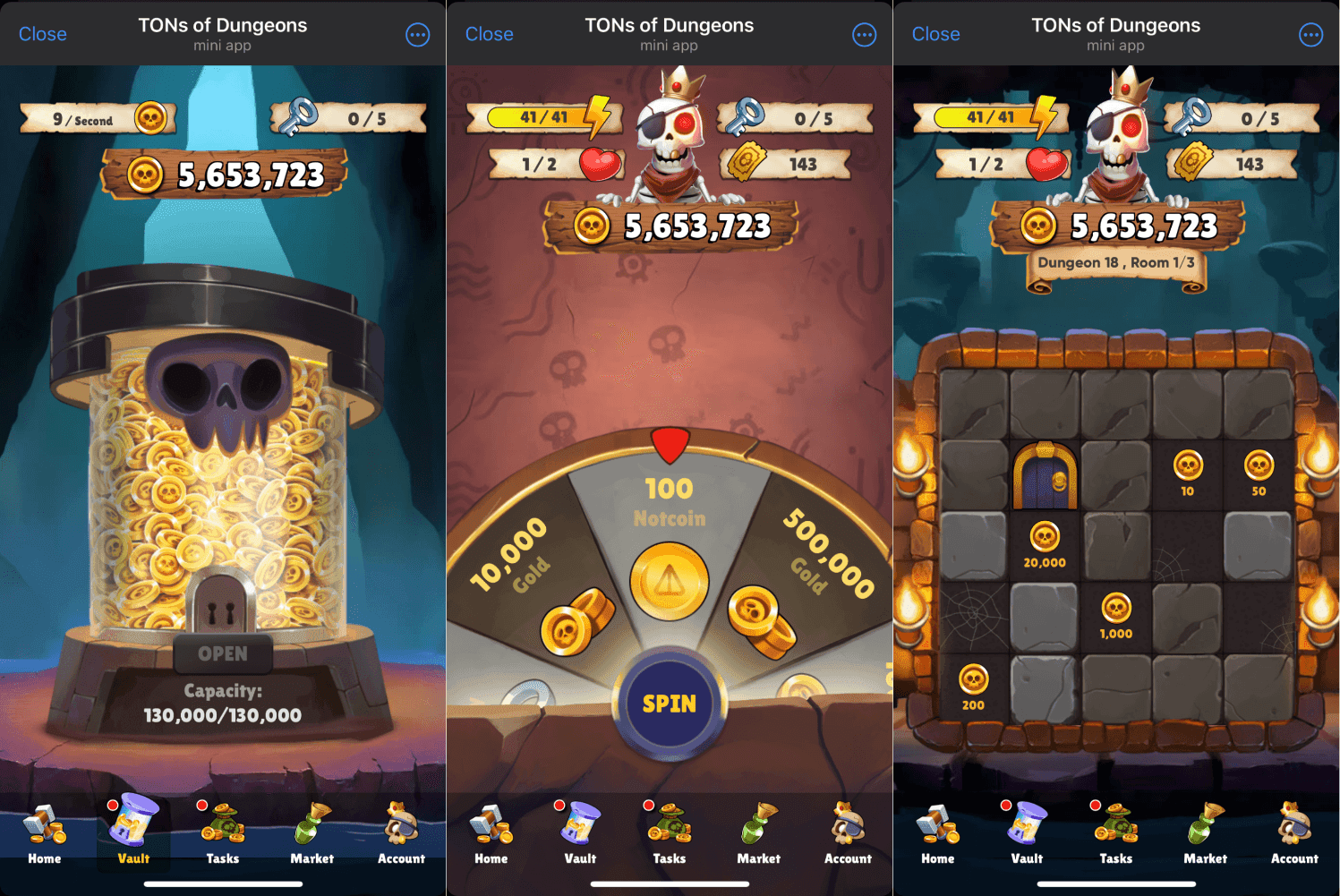Select the Account treasure chest icon

pos(400,832)
